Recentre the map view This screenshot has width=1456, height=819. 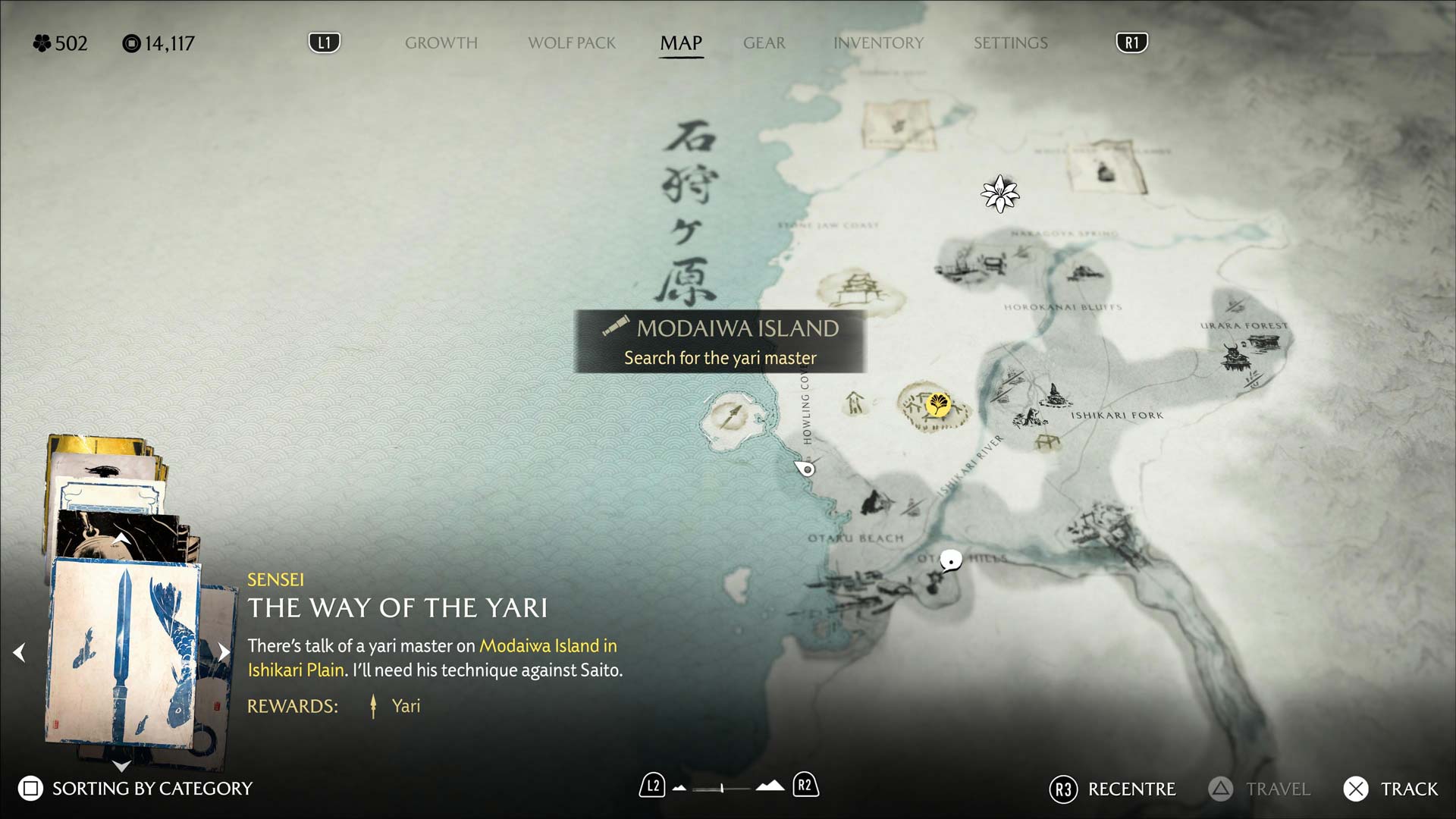(x=1112, y=789)
